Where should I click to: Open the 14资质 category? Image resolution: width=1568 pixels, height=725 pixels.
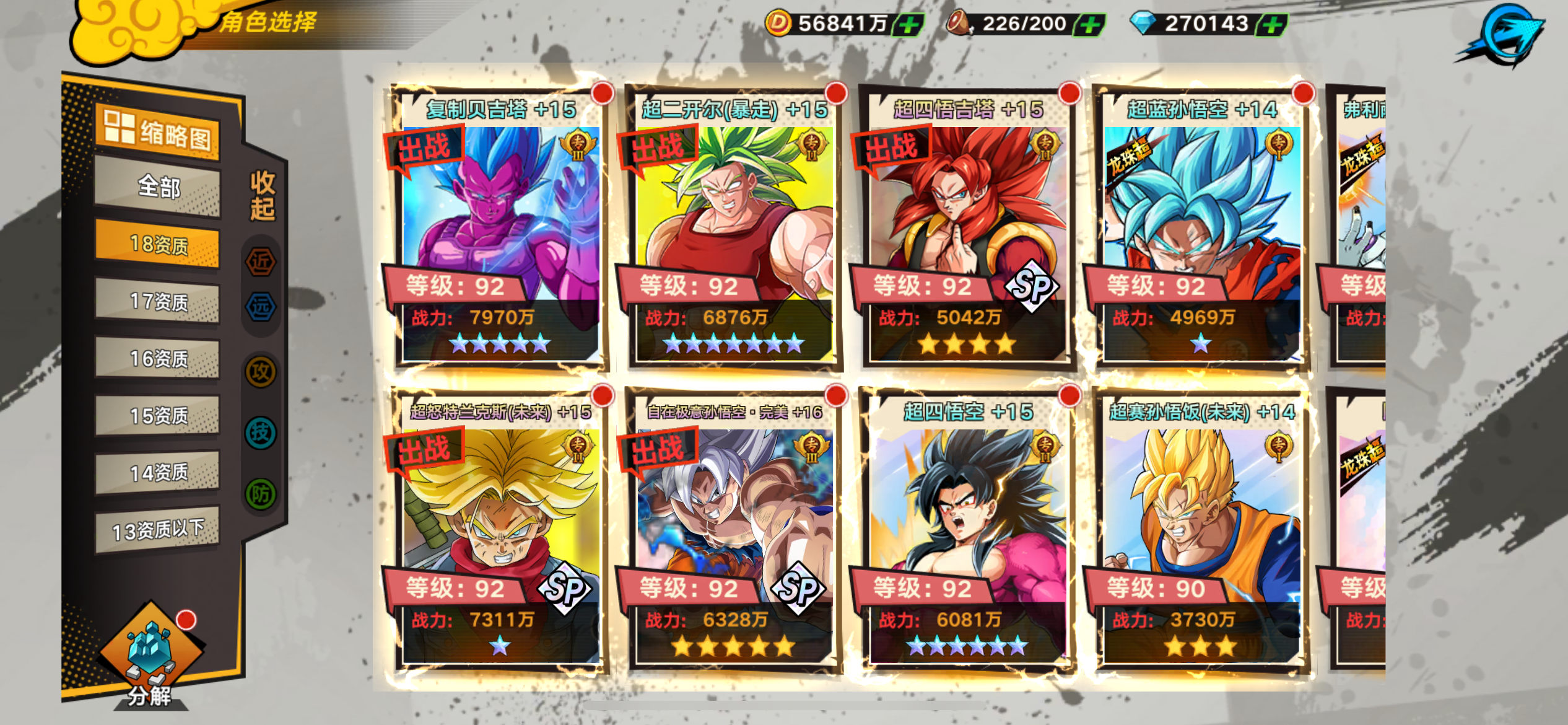pyautogui.click(x=157, y=473)
